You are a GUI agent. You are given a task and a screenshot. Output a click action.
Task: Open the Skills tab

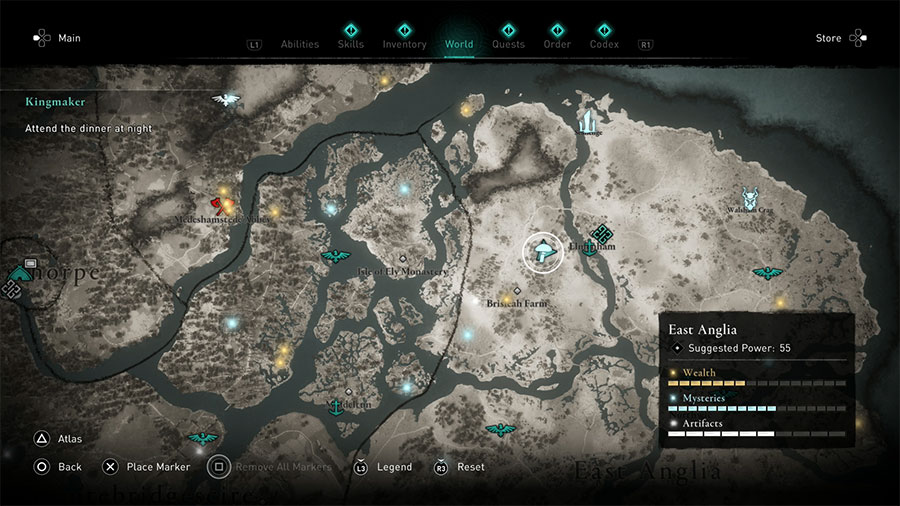(351, 44)
